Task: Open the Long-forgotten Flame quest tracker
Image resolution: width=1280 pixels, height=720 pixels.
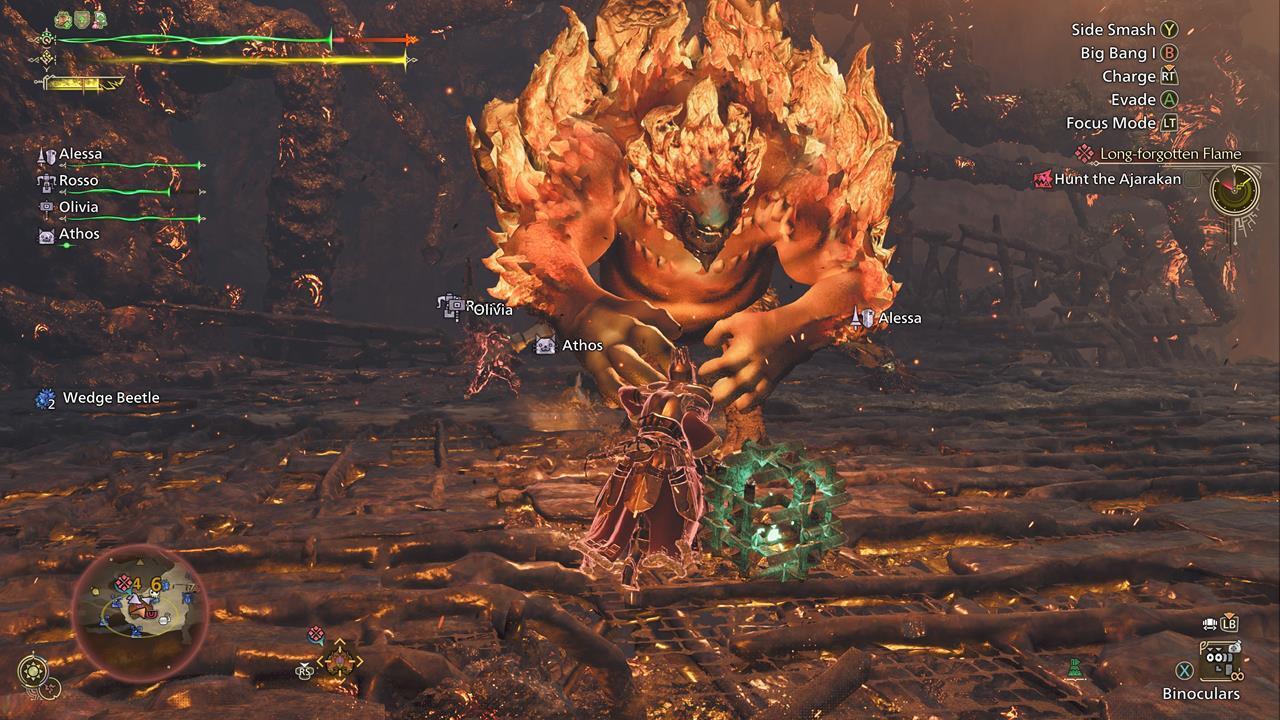Action: click(x=1169, y=154)
